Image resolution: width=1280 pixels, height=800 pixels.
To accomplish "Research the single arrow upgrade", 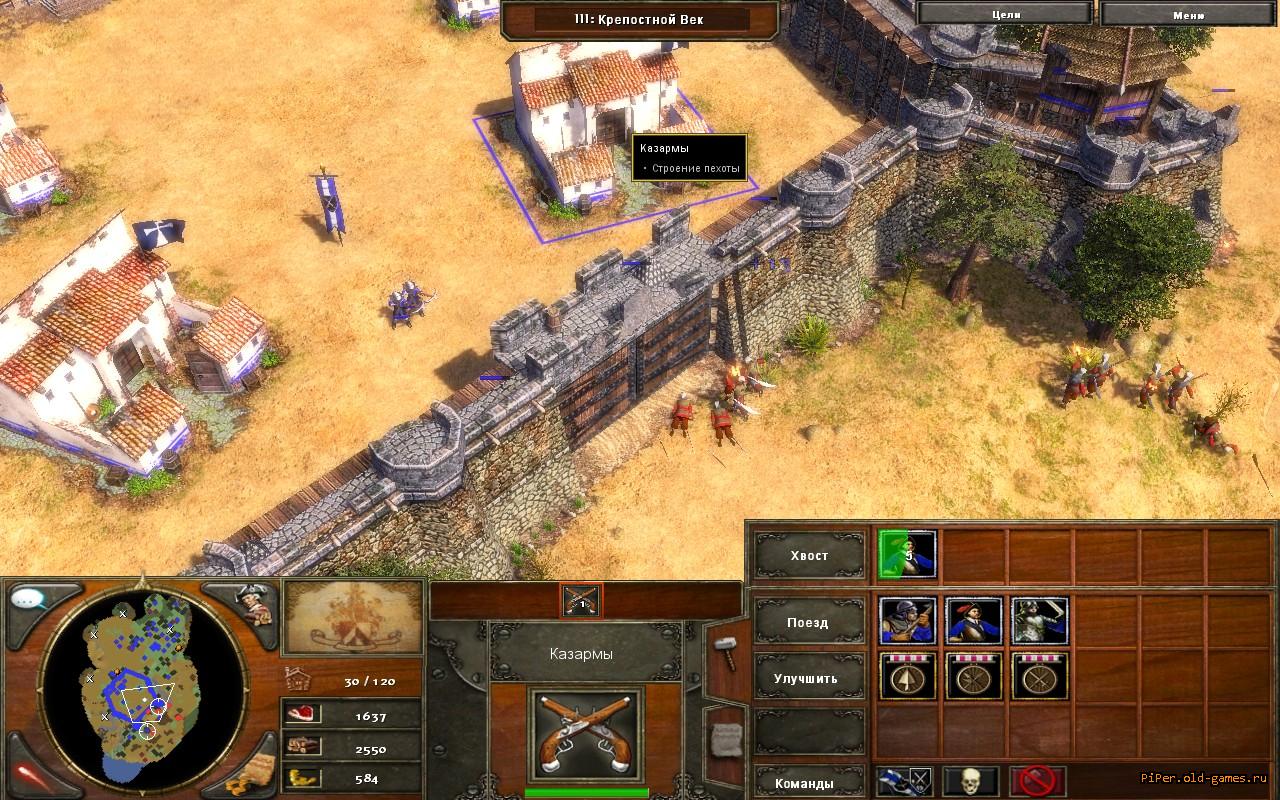I will (908, 678).
